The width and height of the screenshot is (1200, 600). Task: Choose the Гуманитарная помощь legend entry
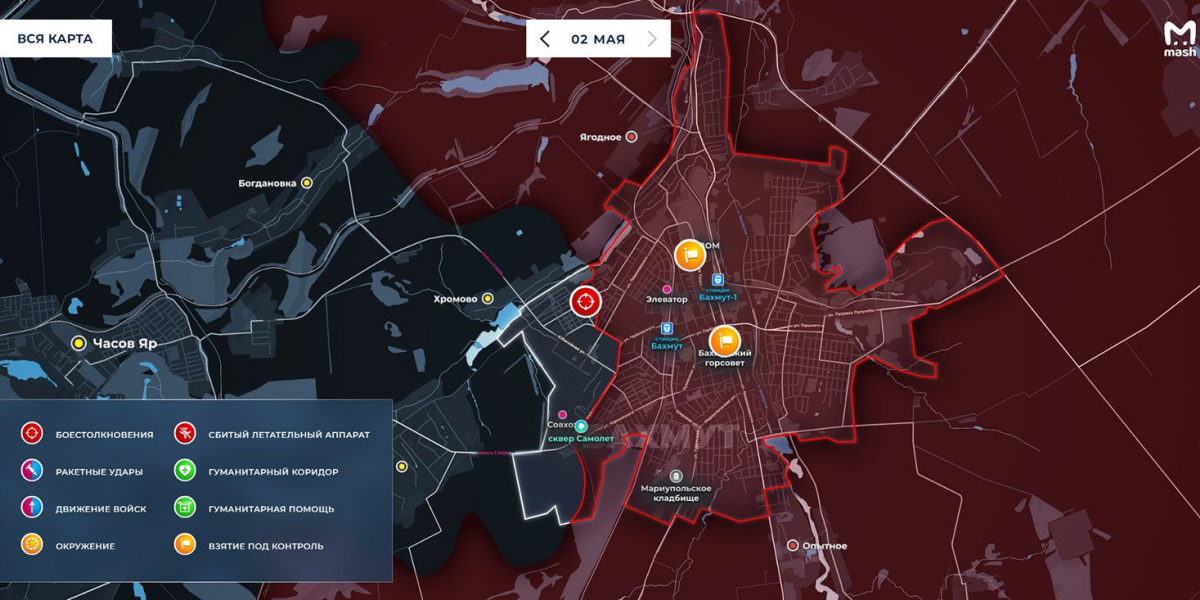(185, 509)
